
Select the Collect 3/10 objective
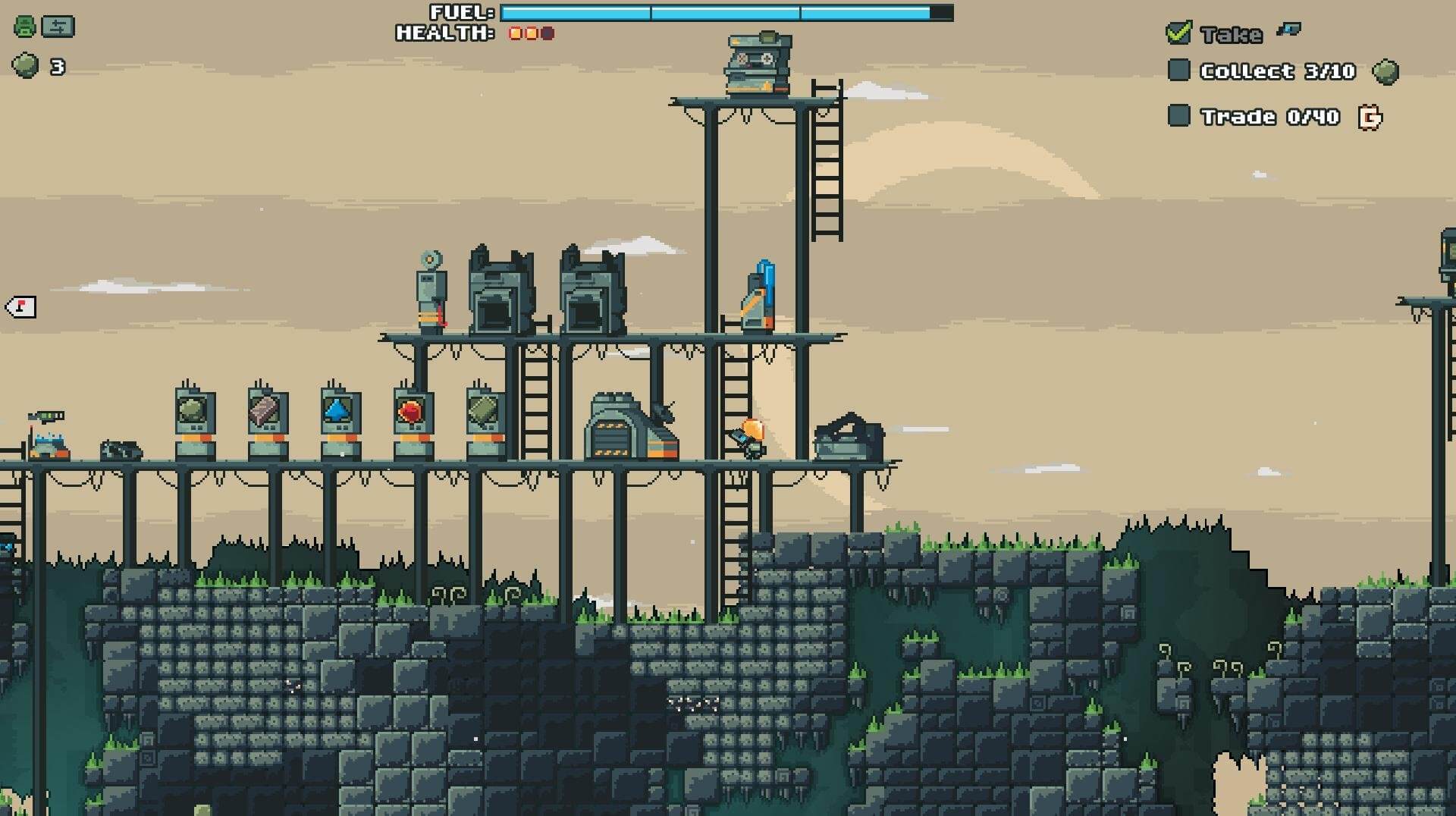[1277, 71]
